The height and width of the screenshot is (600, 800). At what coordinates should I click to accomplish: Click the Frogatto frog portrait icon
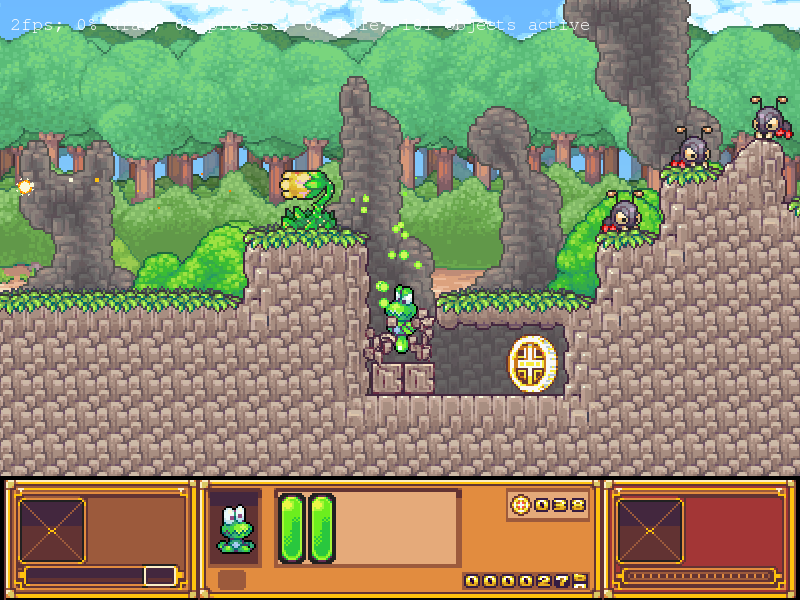236,527
